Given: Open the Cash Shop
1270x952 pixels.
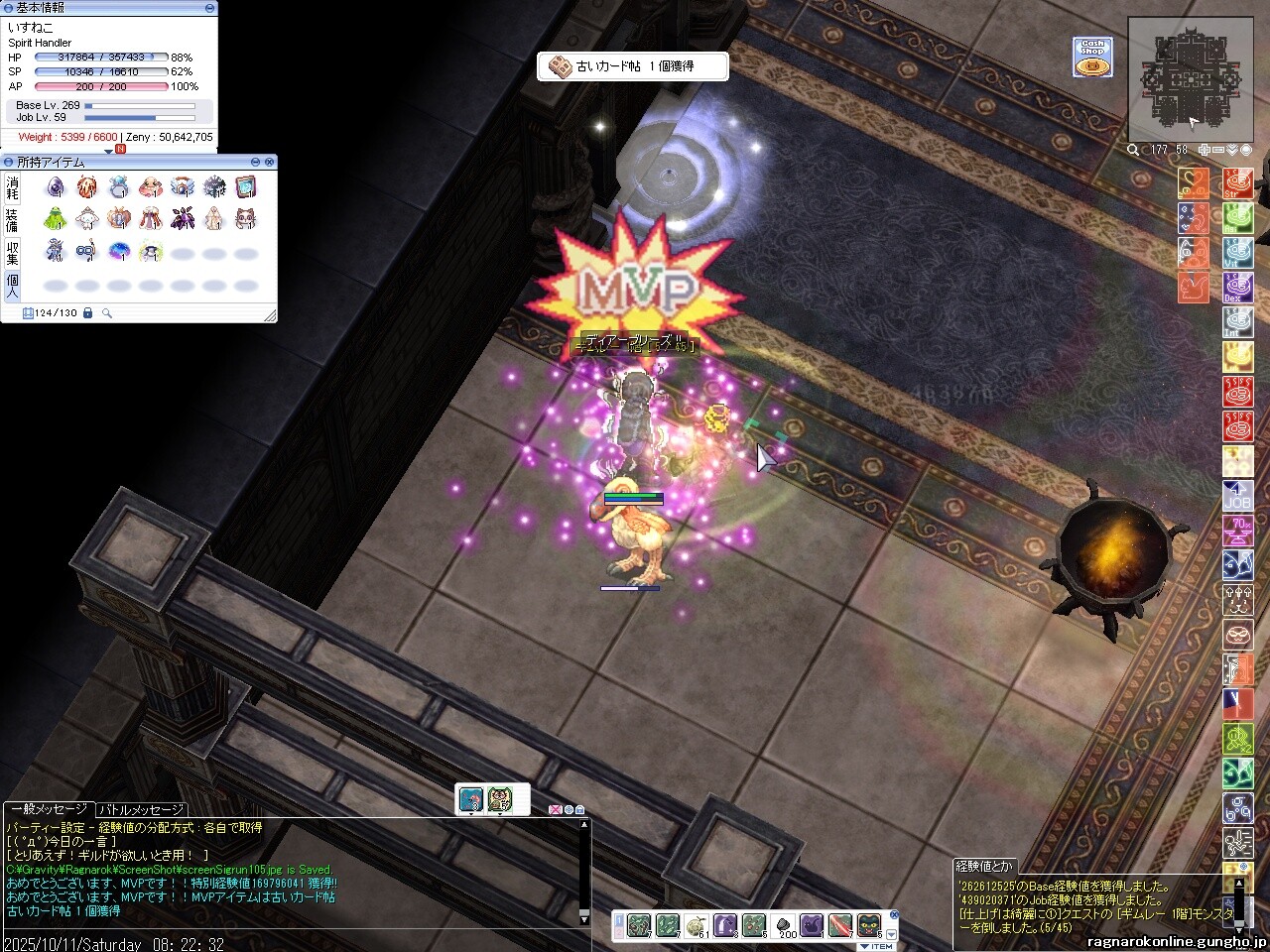Looking at the screenshot, I should 1091,57.
